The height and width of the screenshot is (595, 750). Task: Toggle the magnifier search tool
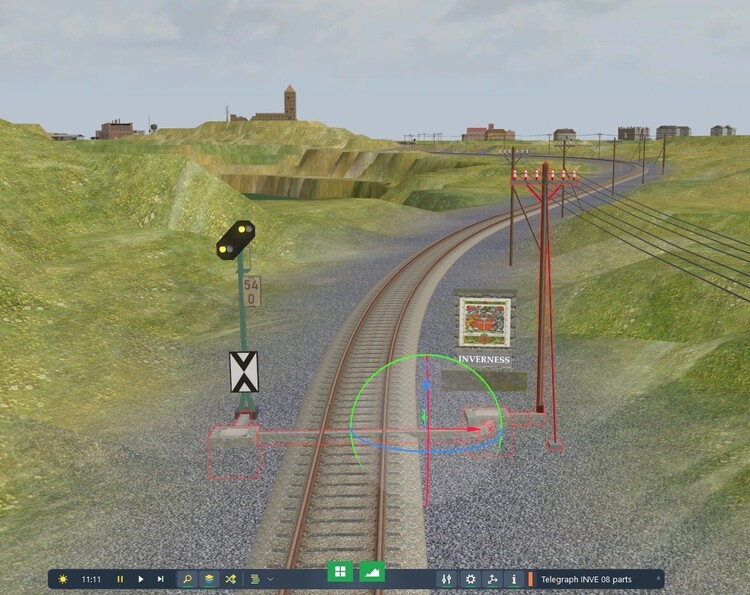tap(187, 579)
